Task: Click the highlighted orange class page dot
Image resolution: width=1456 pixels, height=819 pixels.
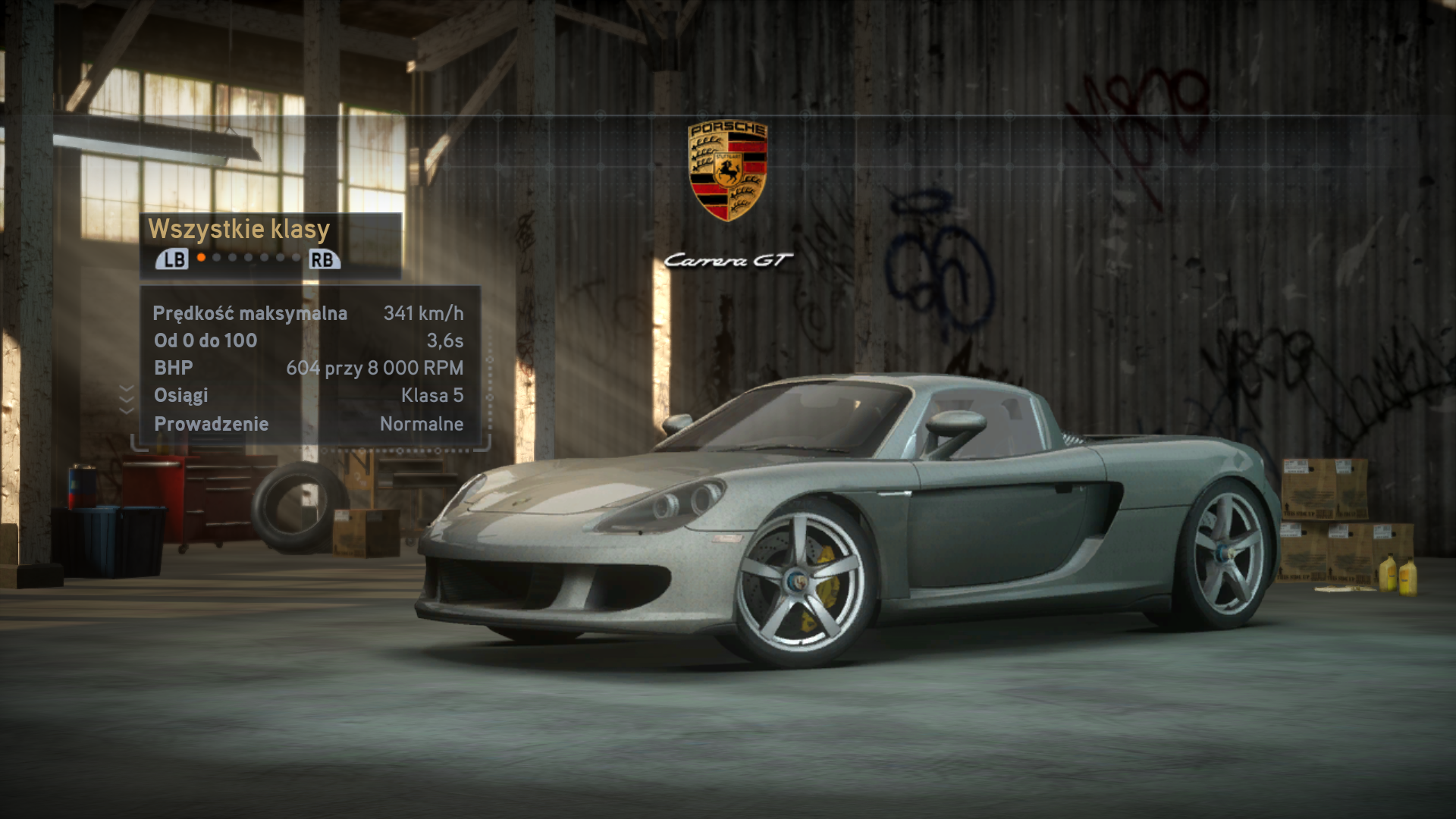Action: coord(201,258)
